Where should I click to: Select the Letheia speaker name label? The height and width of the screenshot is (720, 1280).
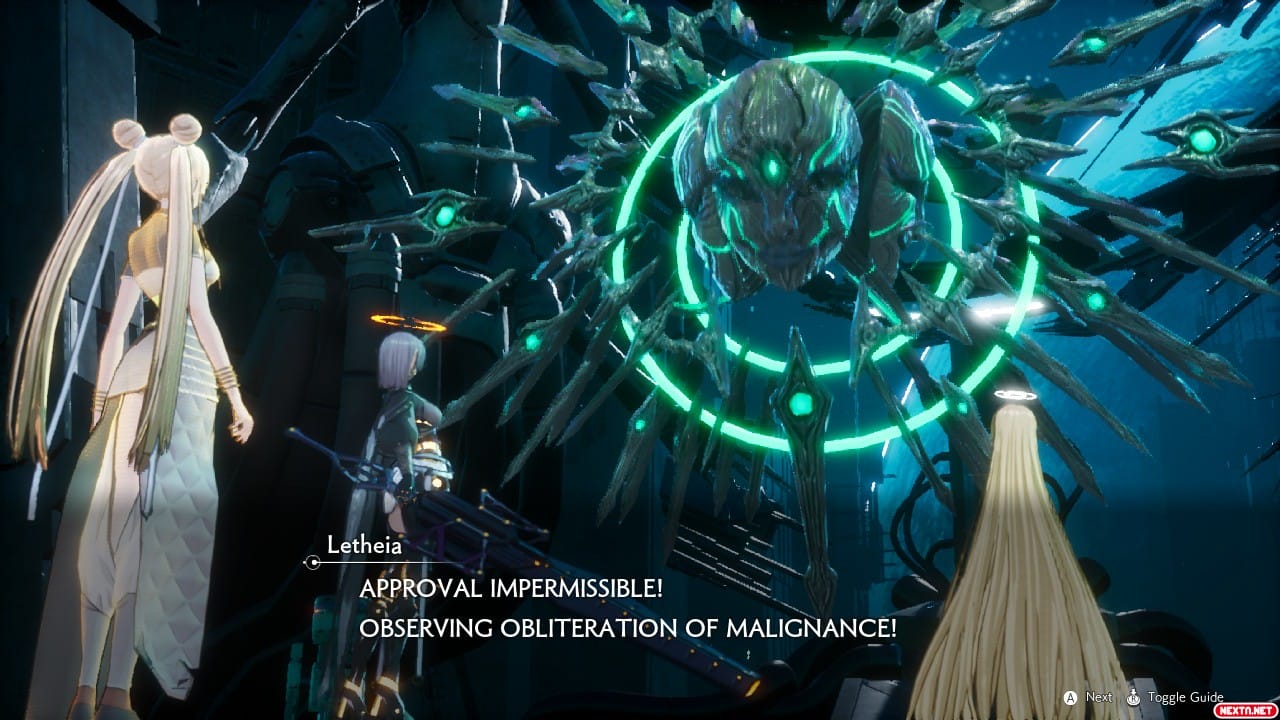coord(365,546)
